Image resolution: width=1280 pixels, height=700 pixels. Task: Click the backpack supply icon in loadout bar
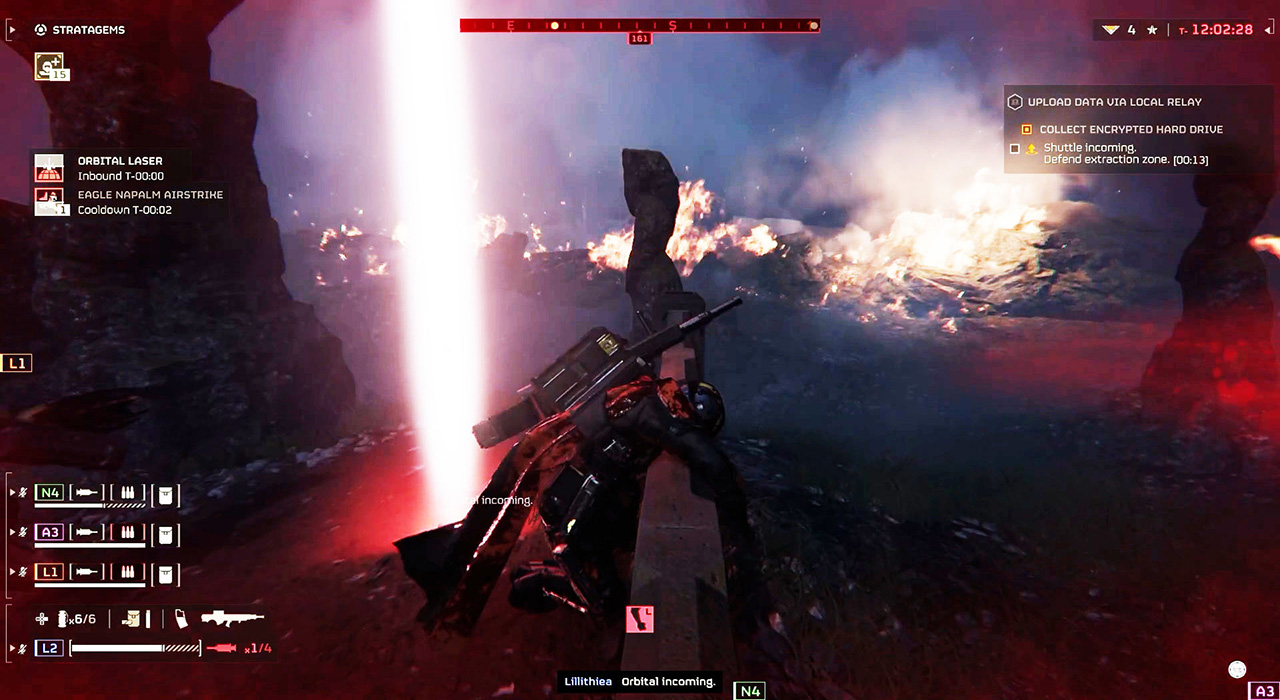pyautogui.click(x=132, y=619)
